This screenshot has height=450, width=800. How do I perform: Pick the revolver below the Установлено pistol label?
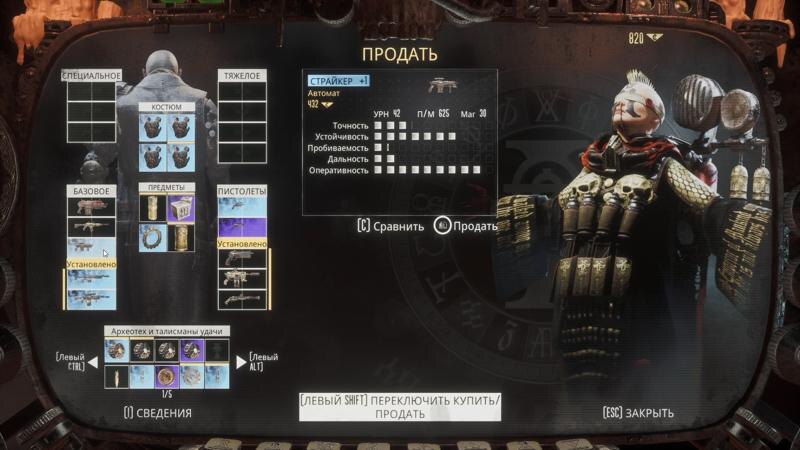click(243, 258)
